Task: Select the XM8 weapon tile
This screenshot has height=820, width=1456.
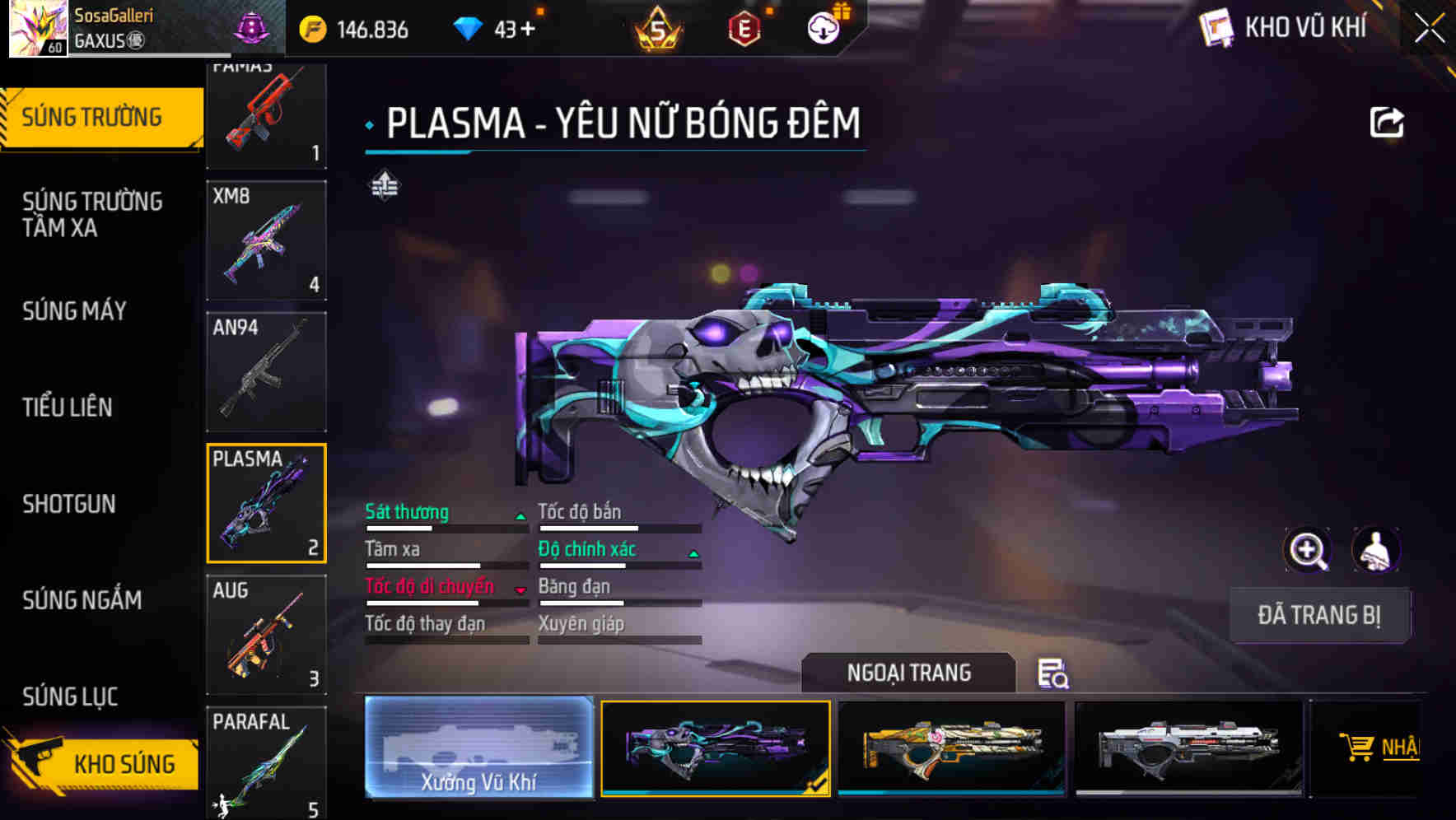Action: (x=266, y=240)
